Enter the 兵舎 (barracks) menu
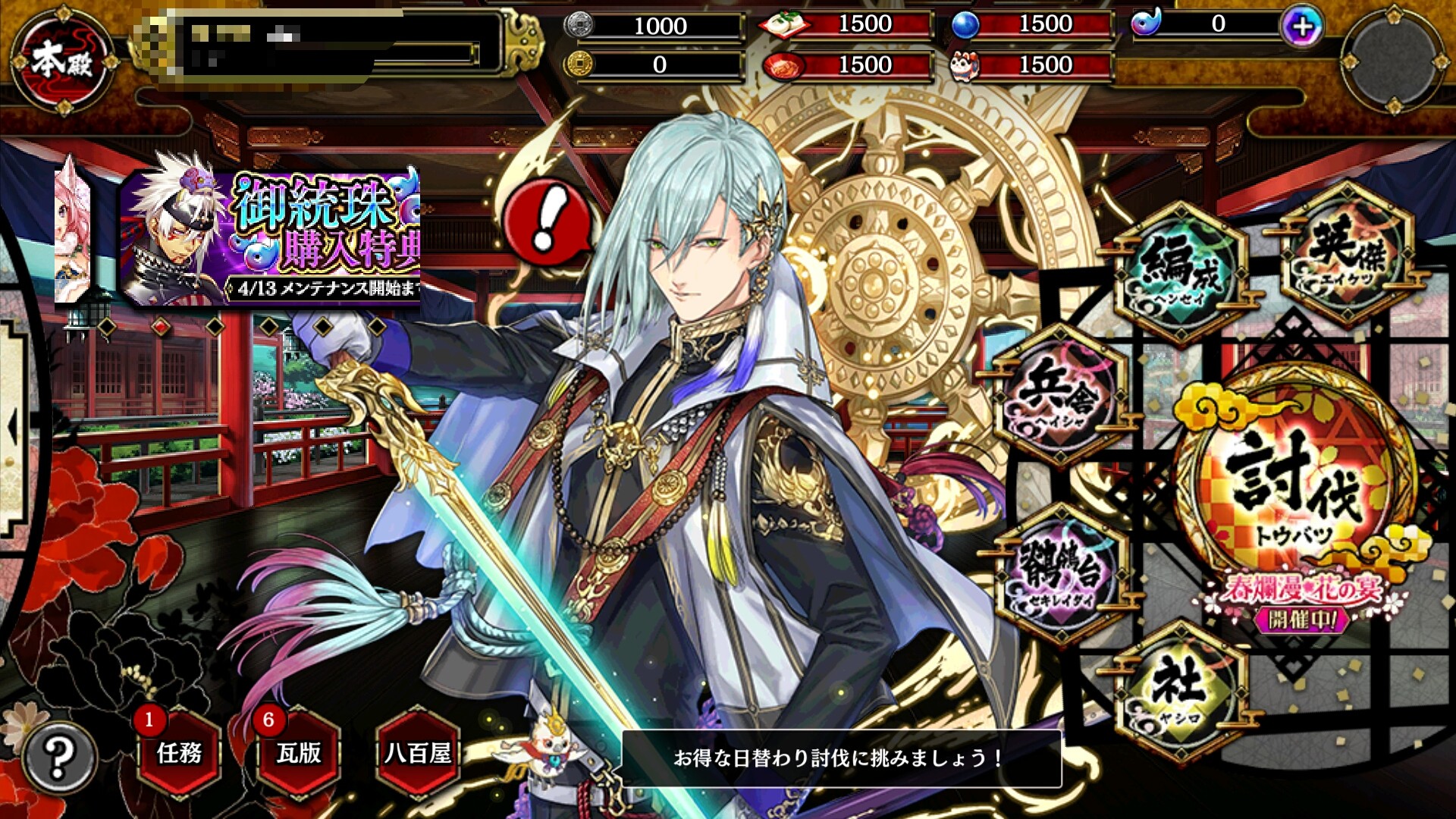The width and height of the screenshot is (1456, 819). [1060, 396]
